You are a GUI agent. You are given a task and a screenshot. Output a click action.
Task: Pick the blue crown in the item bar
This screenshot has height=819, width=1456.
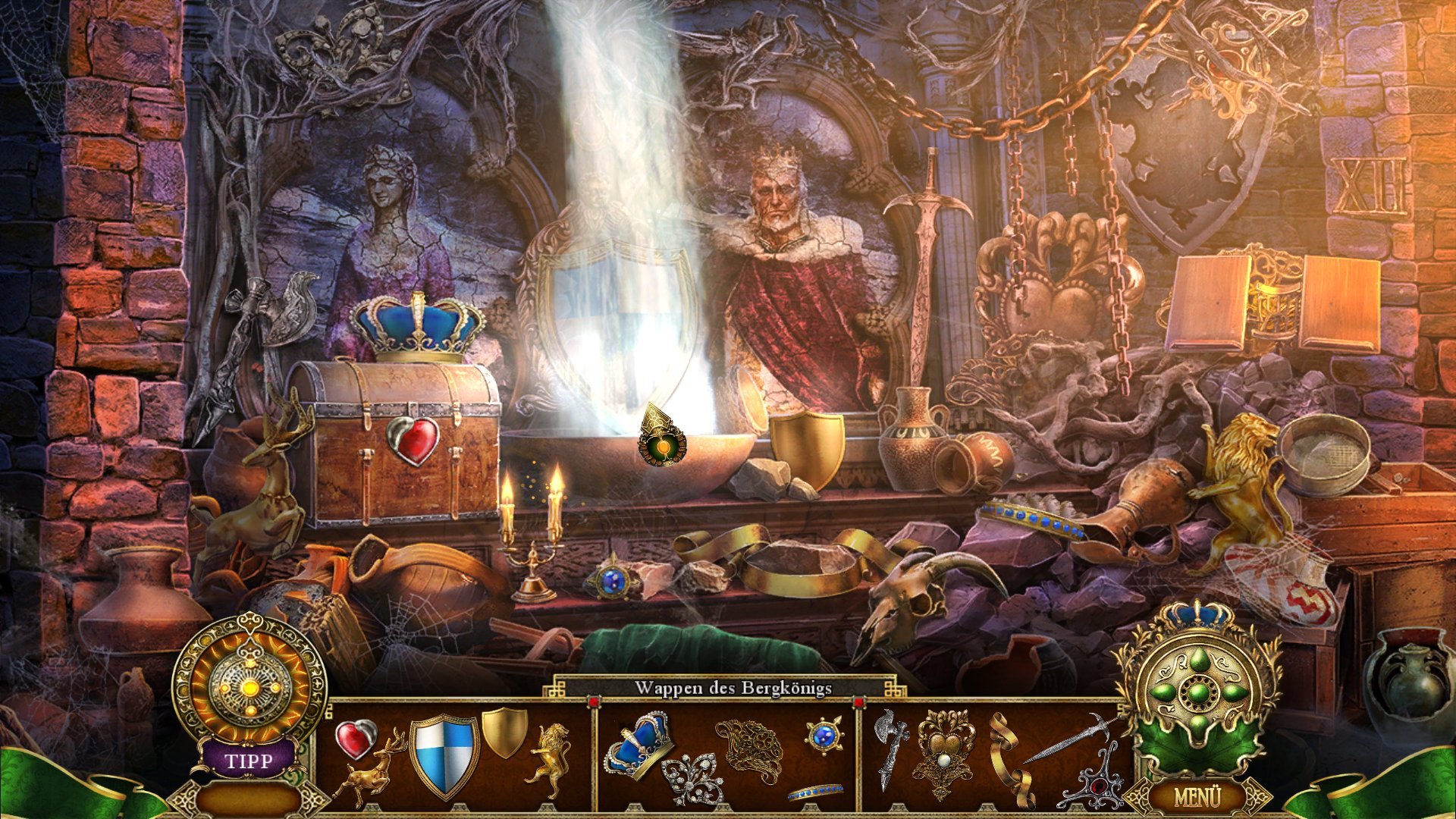[637, 743]
